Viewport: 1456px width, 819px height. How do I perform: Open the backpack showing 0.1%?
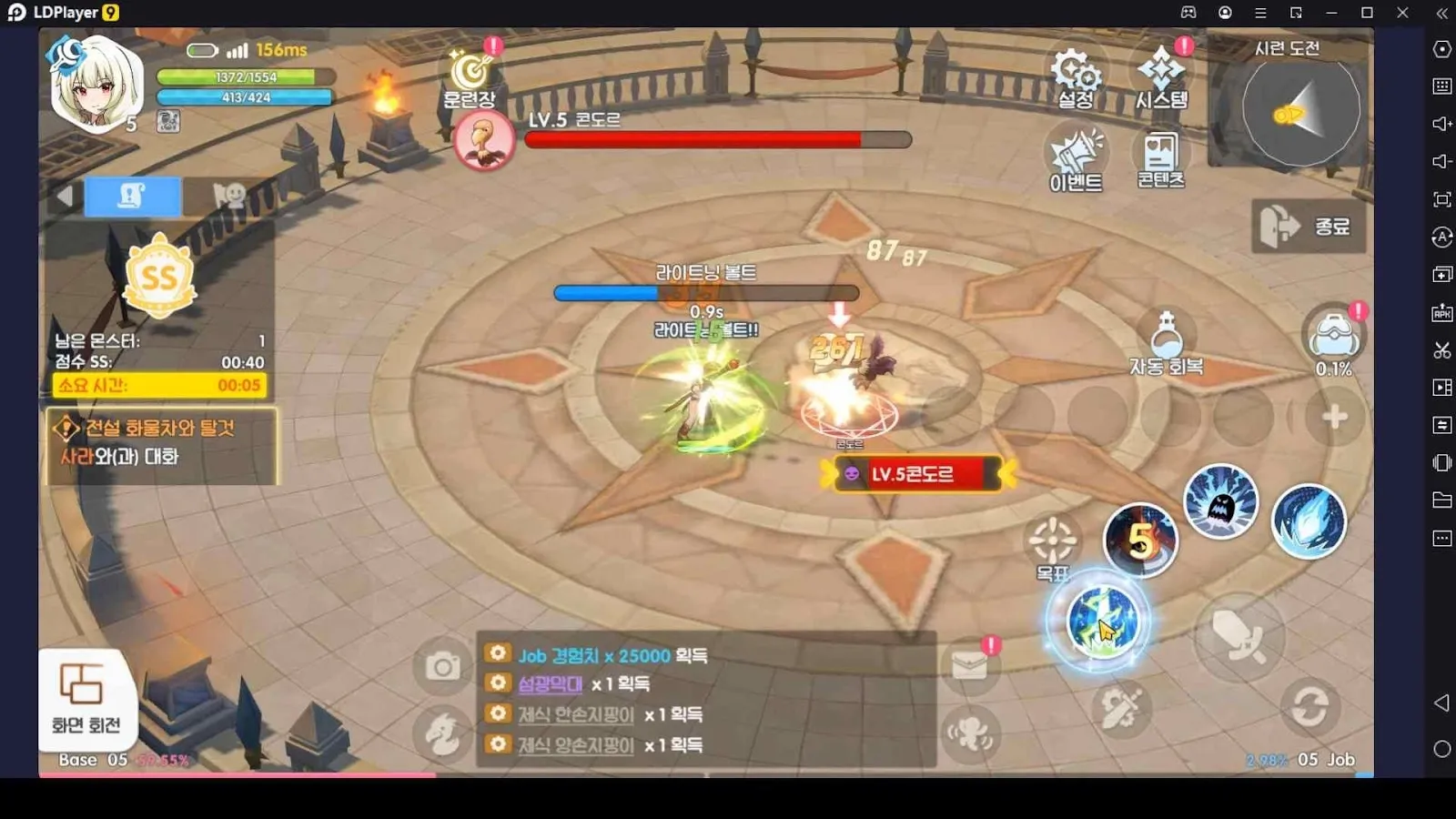[x=1335, y=339]
